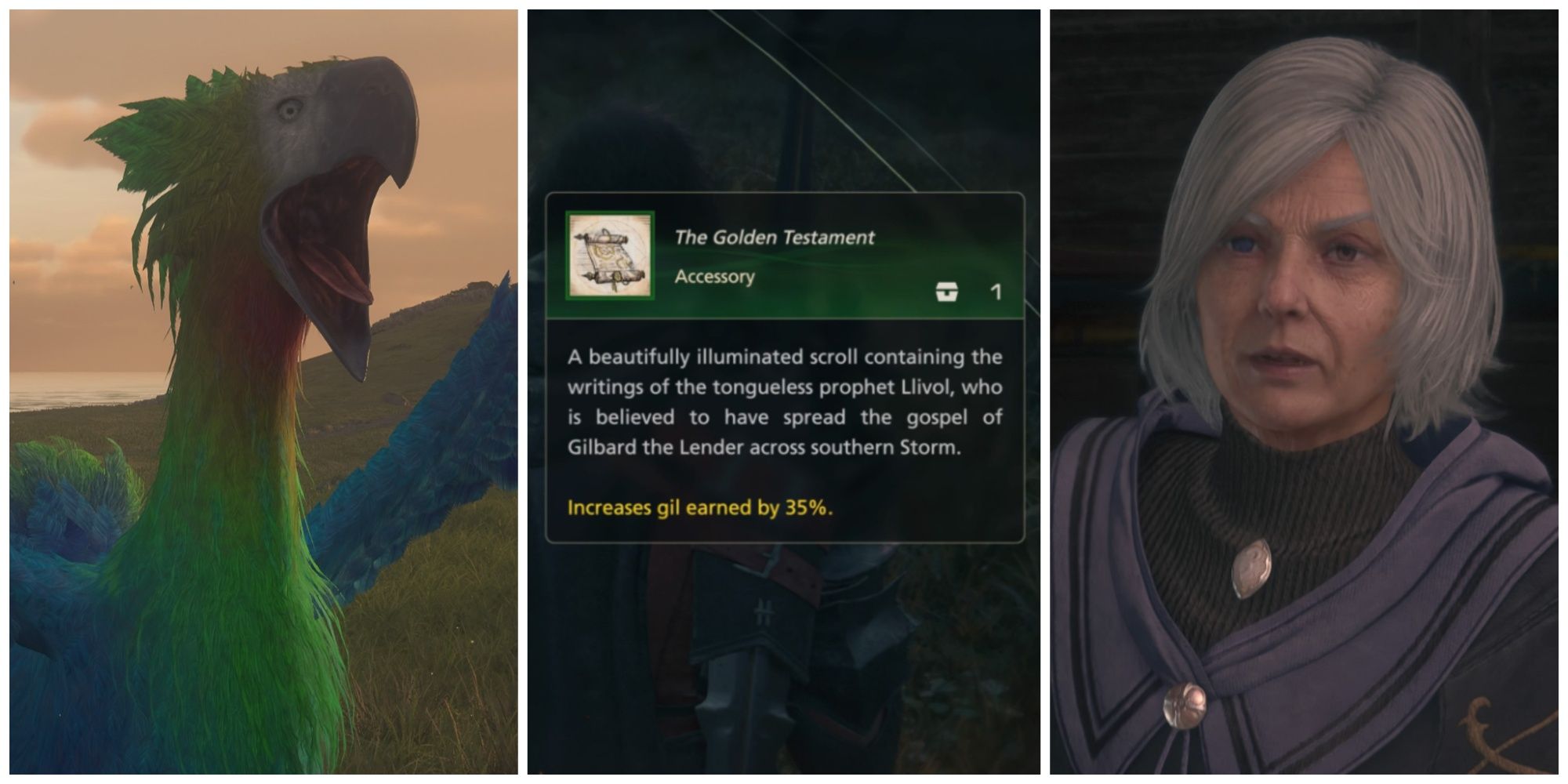Toggle ownership indicator next to quantity counter
This screenshot has height=784, width=1568.
click(949, 295)
